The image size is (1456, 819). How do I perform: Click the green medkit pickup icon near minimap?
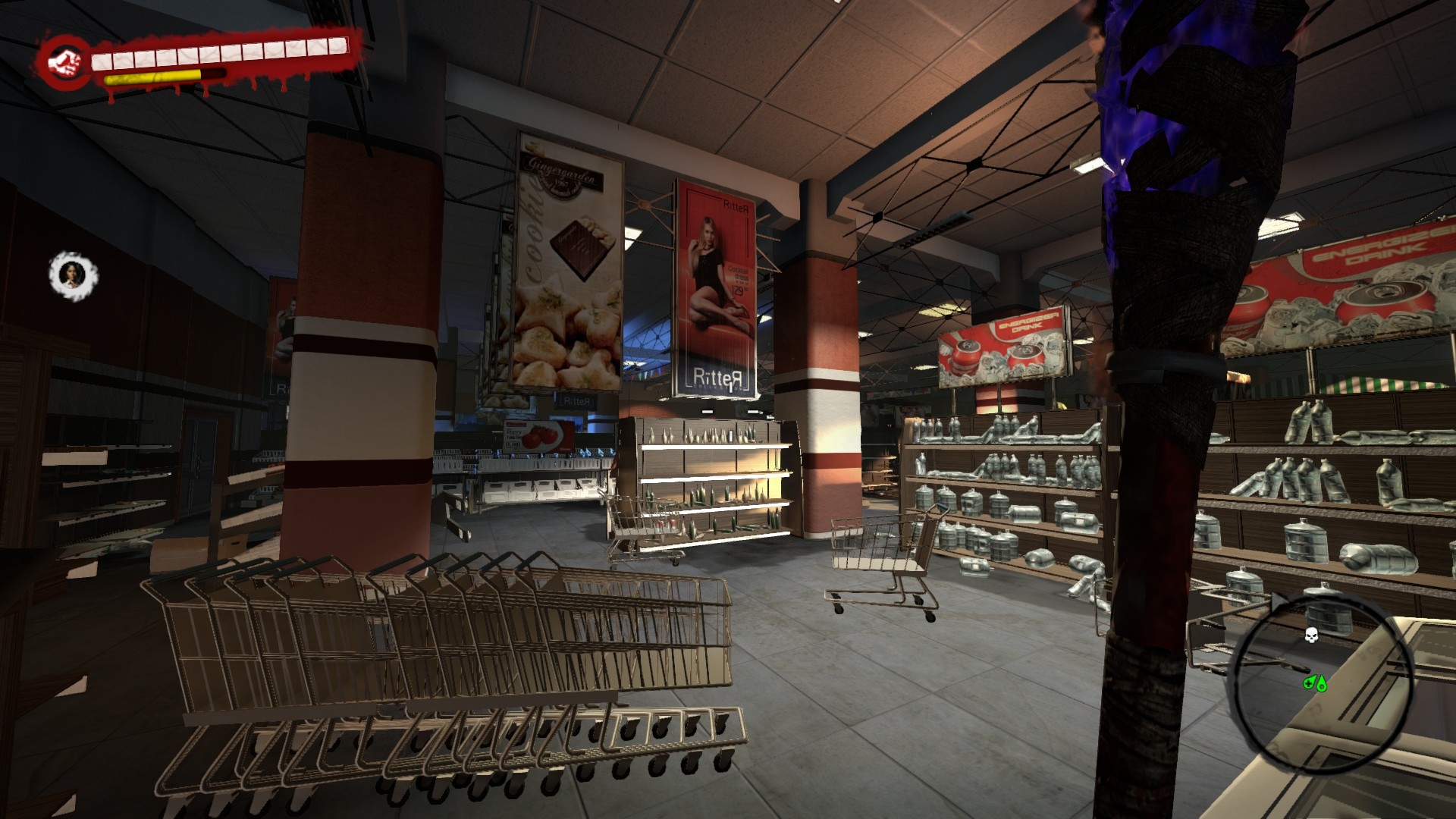coord(1310,682)
